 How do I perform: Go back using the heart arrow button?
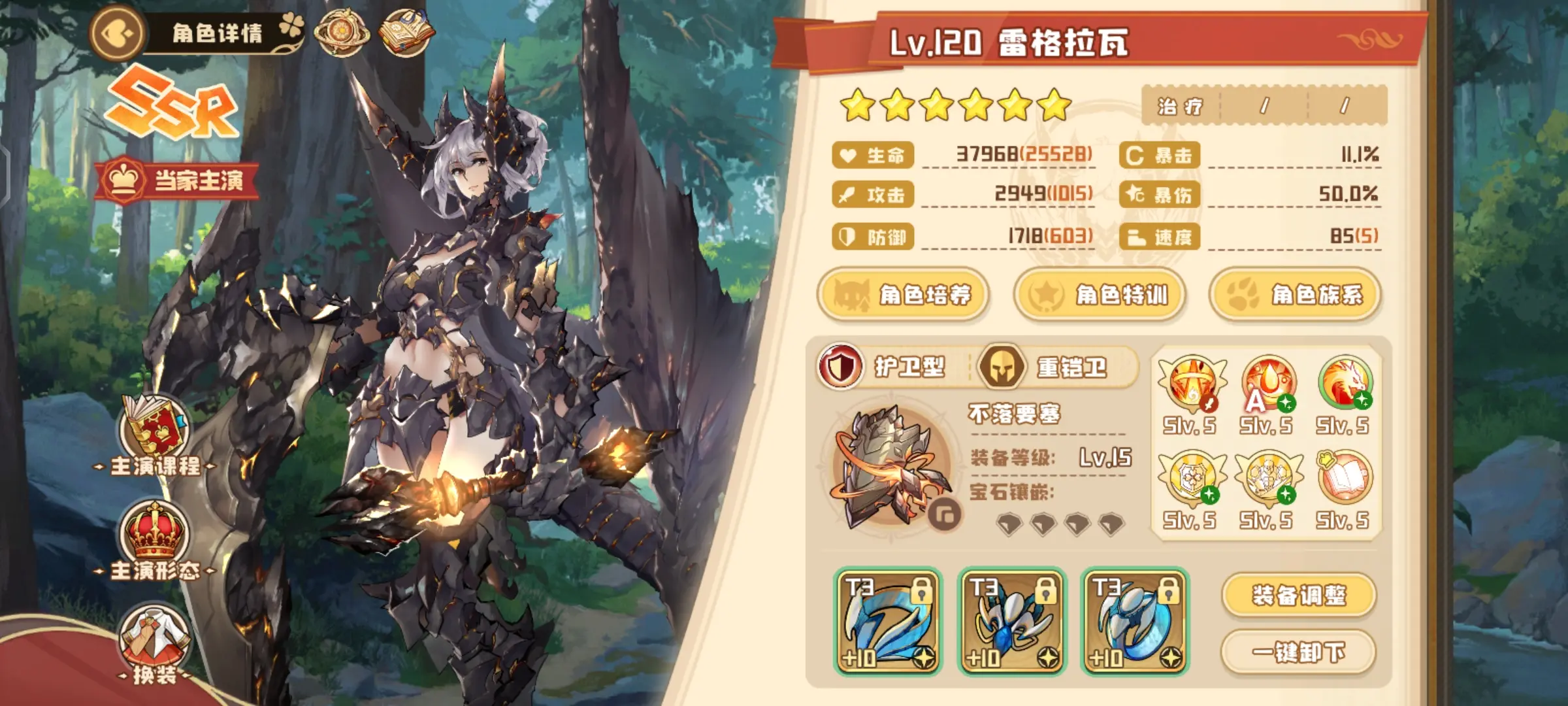pos(118,33)
